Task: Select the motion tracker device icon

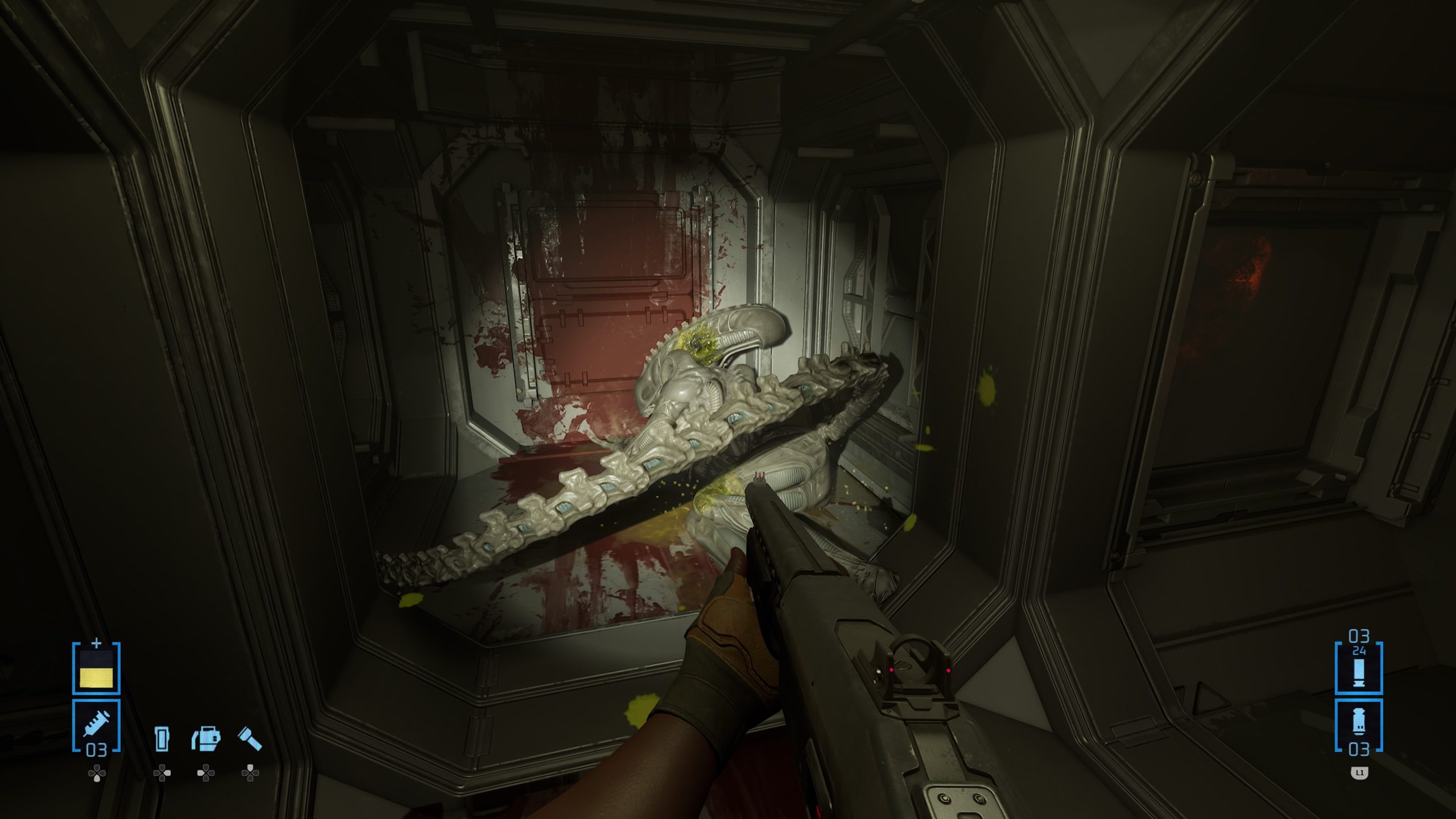Action: pos(162,738)
